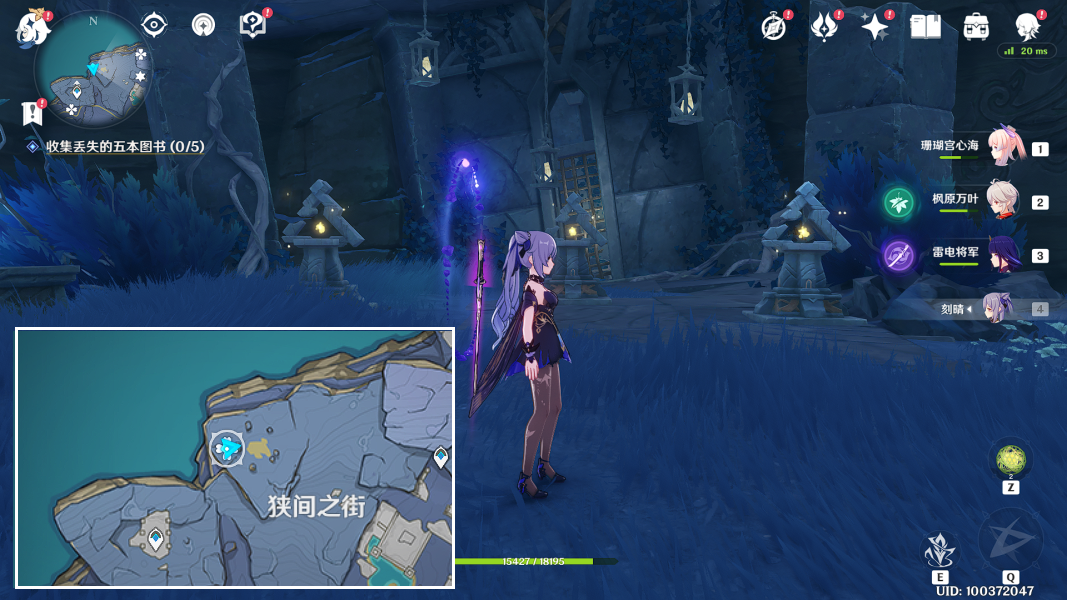The image size is (1067, 600).
Task: Open the four-point star wish icon
Action: [x=874, y=27]
